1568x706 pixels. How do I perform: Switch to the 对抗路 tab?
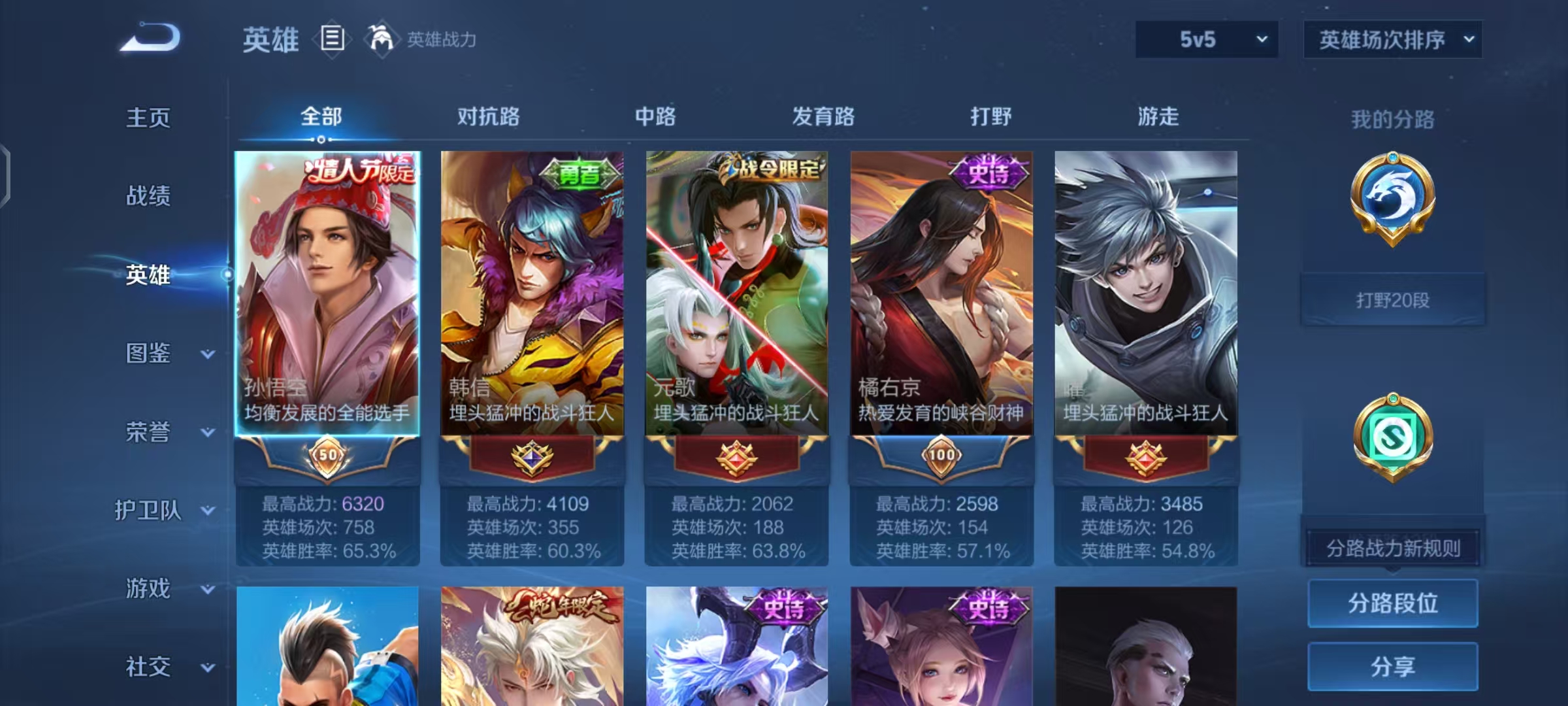(487, 118)
